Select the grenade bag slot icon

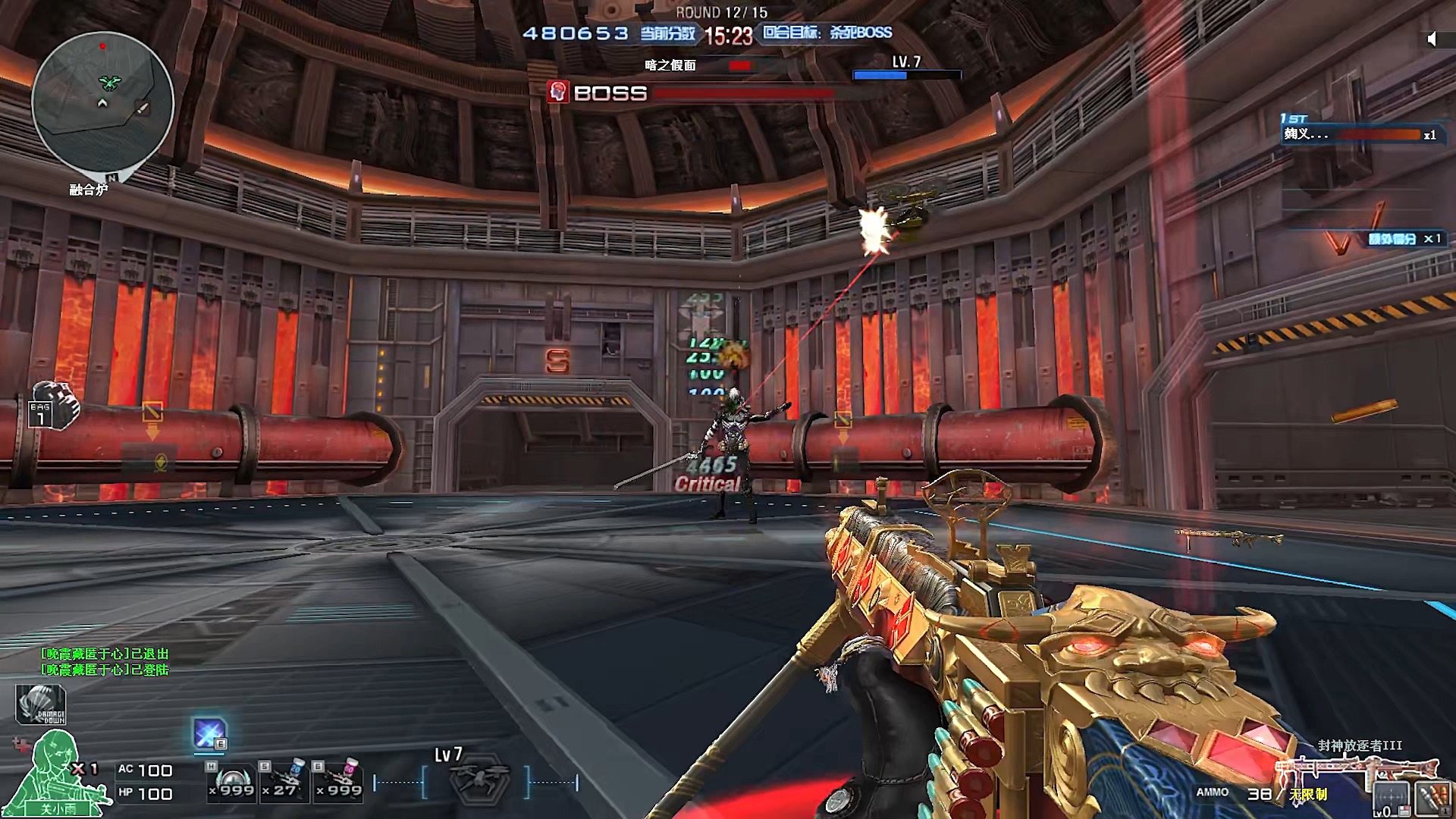point(54,406)
